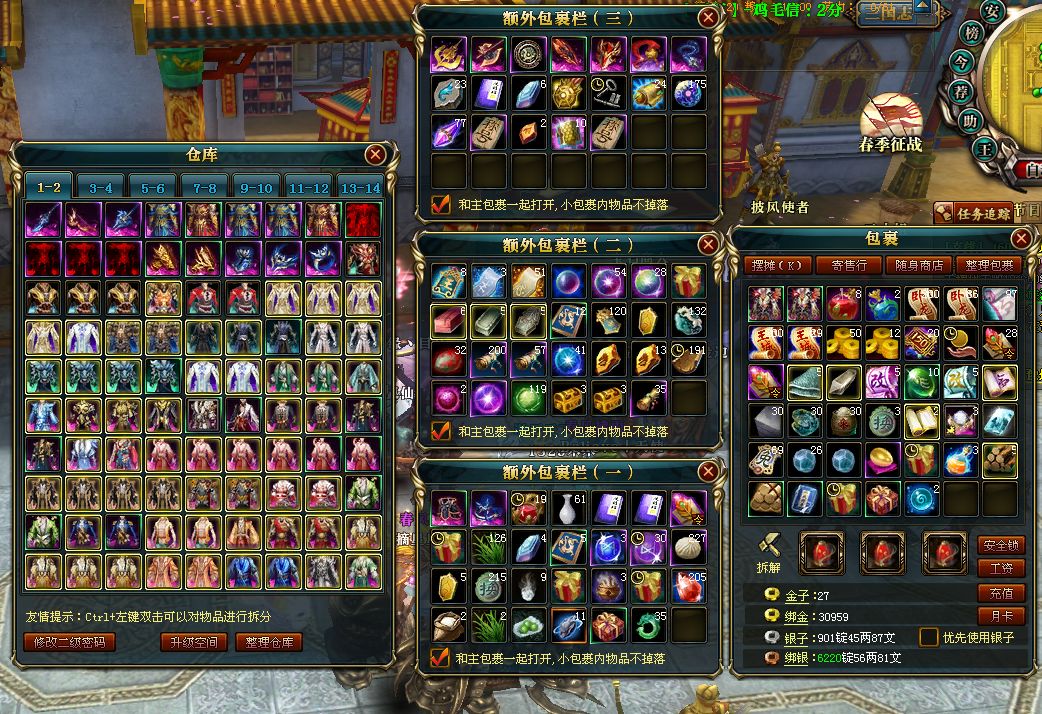Click the 安全锁 safety lock button
This screenshot has width=1042, height=714.
(1001, 546)
